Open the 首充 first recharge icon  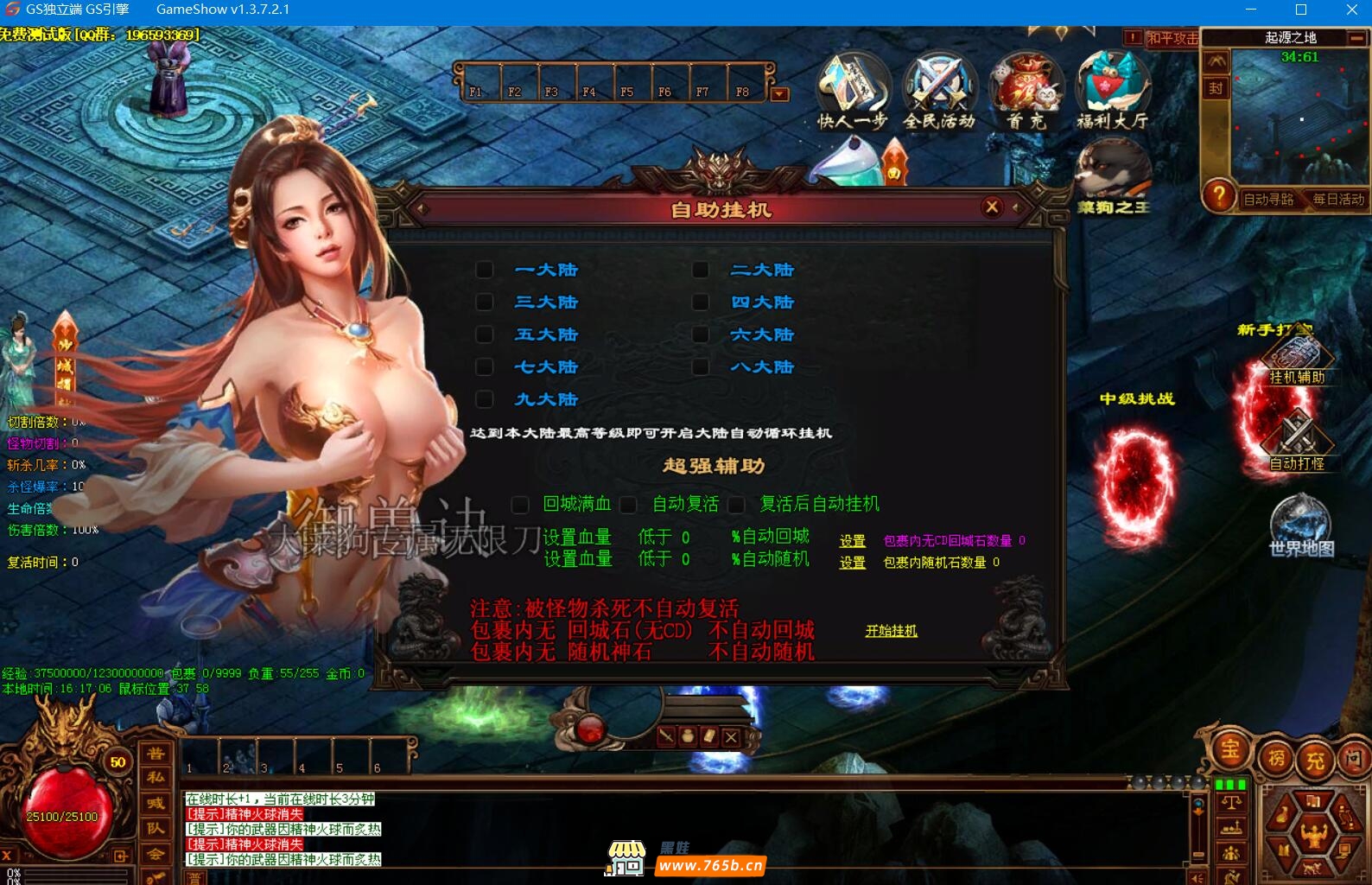(1026, 92)
